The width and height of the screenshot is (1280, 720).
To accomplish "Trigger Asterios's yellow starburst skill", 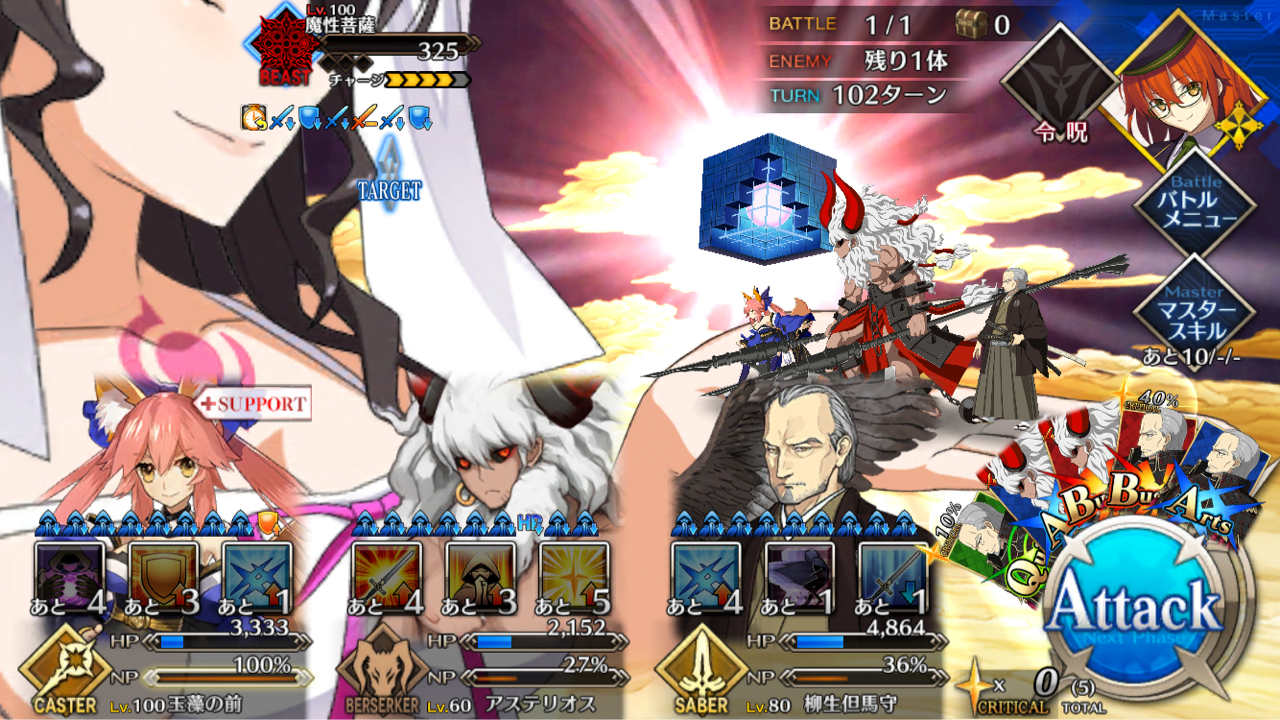I will pos(575,576).
